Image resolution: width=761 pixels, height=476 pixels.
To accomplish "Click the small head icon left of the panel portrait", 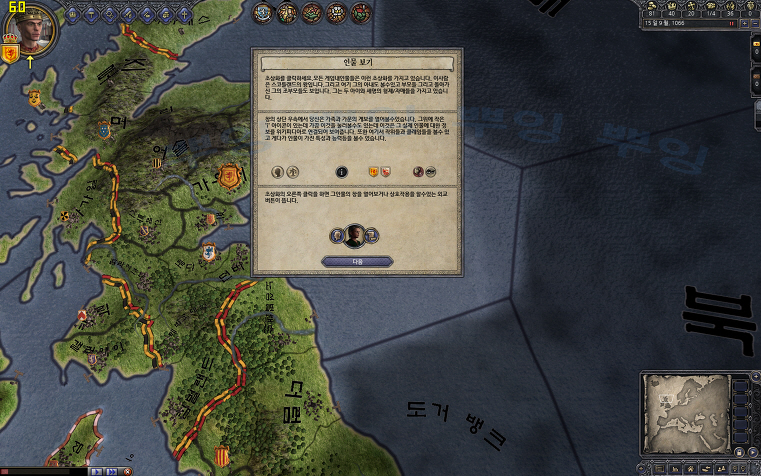I will (337, 236).
